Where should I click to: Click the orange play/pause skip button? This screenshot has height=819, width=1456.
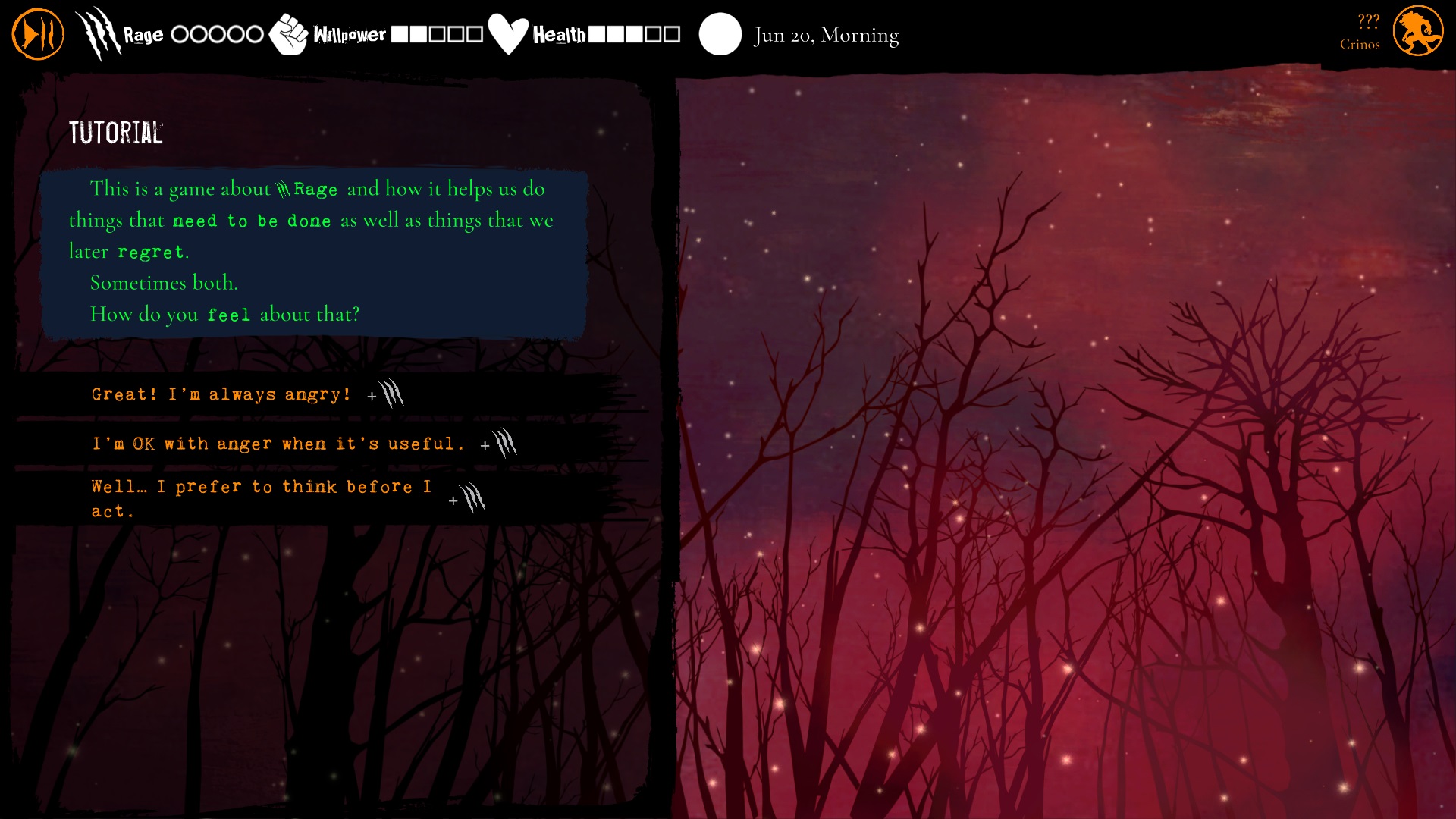click(x=38, y=34)
